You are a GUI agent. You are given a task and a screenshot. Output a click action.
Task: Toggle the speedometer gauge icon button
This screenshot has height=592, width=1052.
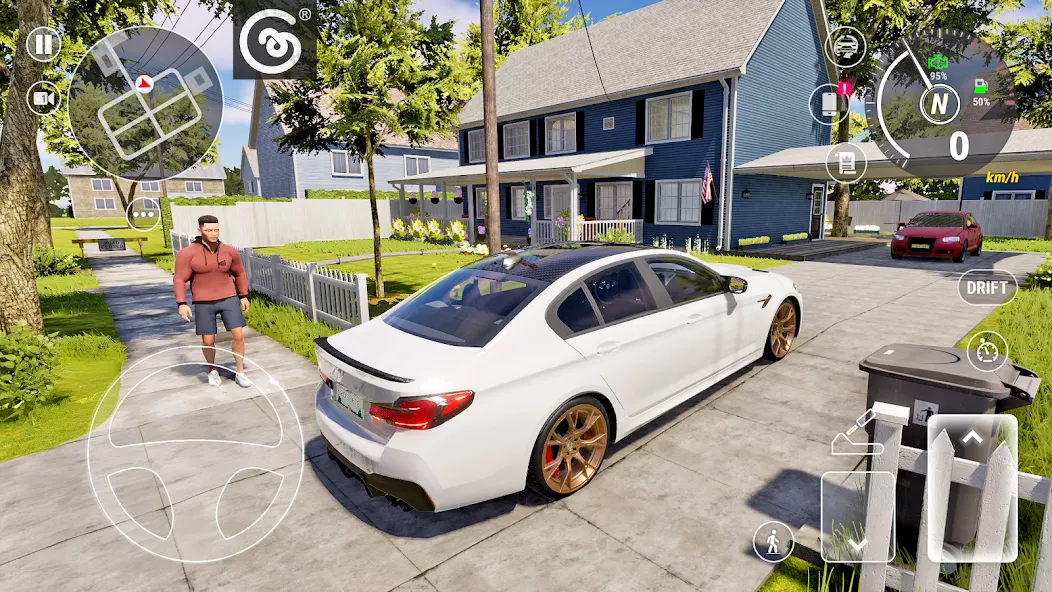pyautogui.click(x=987, y=351)
